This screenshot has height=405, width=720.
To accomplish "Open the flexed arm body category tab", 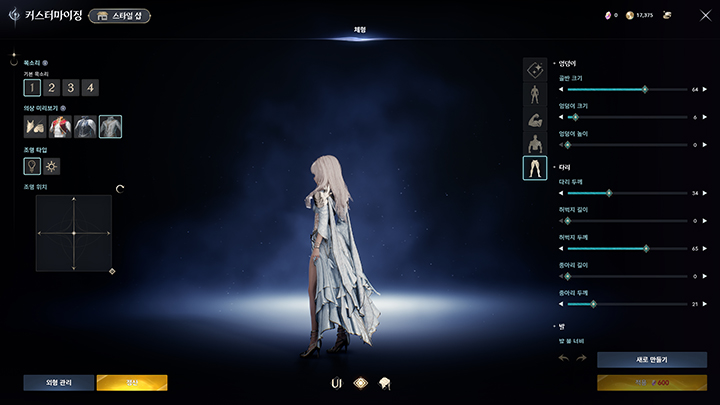I will click(535, 119).
